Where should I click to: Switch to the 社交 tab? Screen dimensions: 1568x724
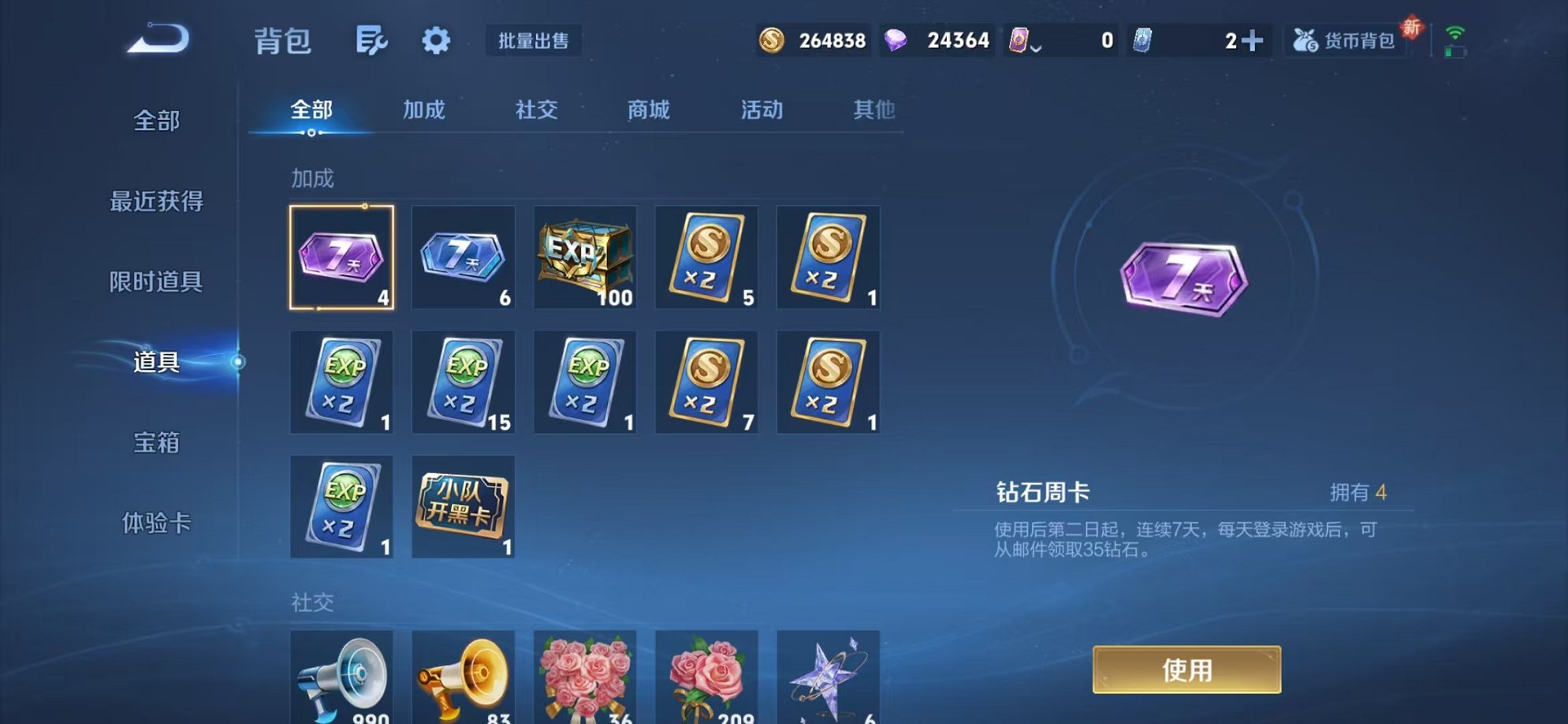(x=536, y=110)
